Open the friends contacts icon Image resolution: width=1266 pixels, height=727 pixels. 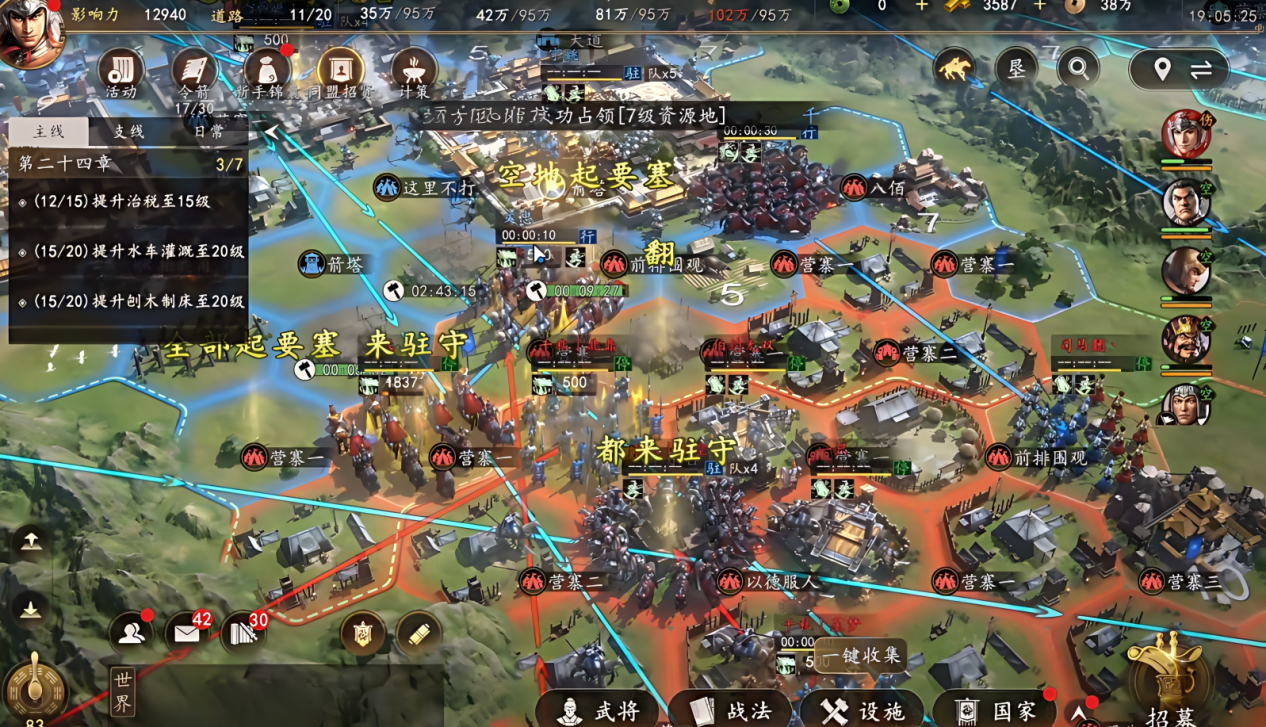[x=132, y=632]
